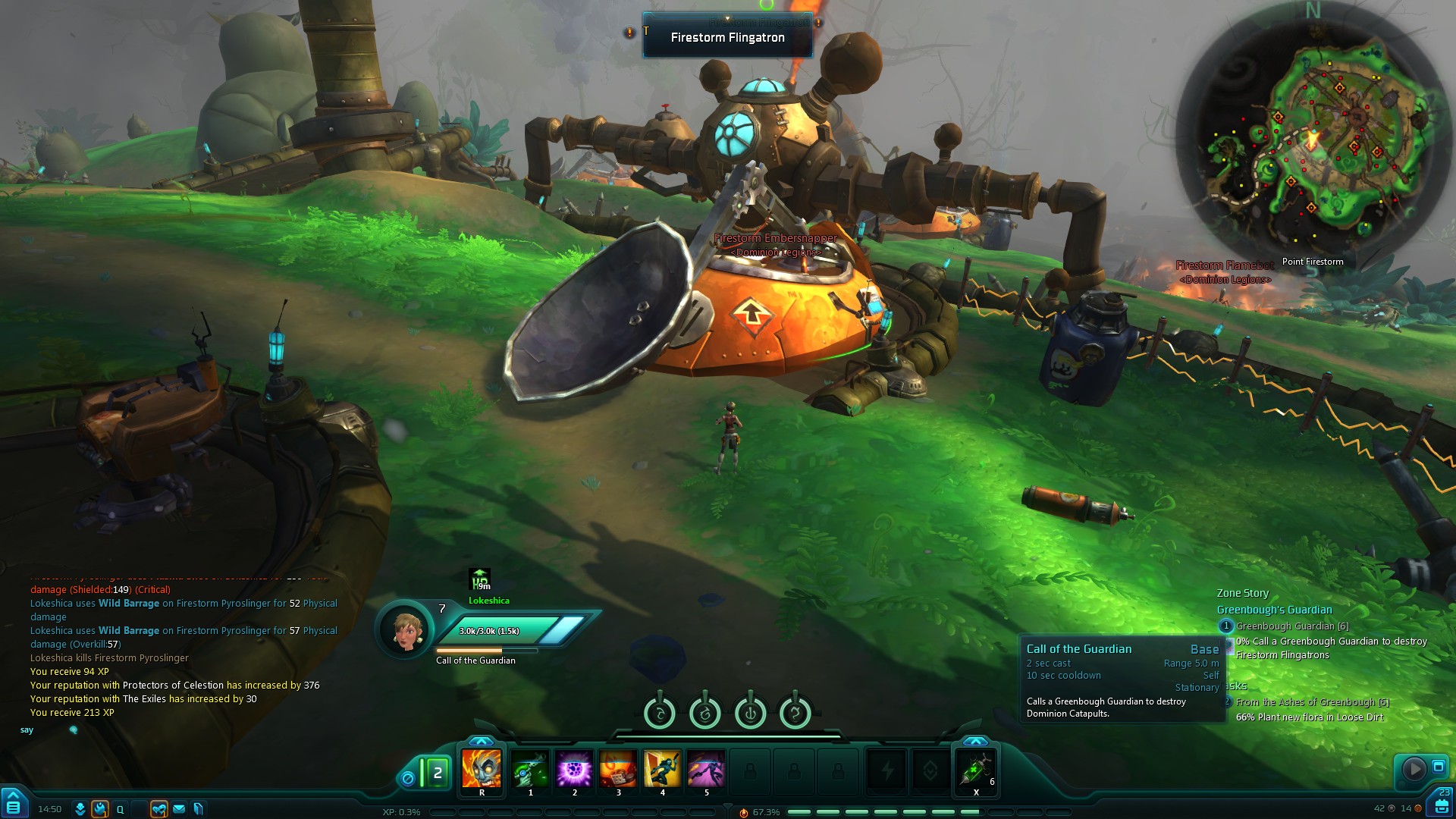Open the main menu list button
This screenshot has height=819, width=1456.
point(14,805)
